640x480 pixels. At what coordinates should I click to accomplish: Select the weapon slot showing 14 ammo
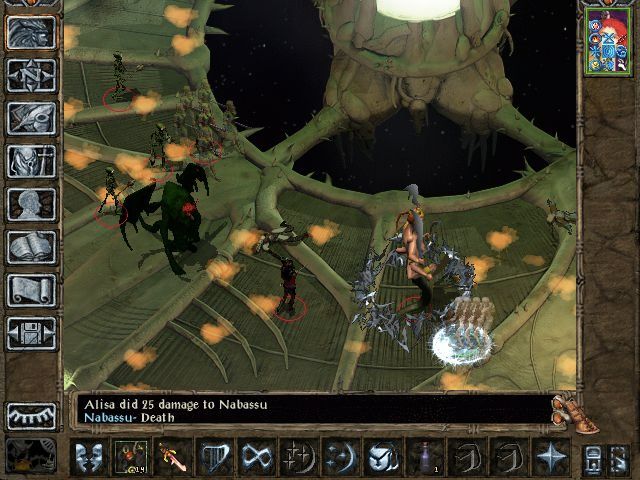128,456
